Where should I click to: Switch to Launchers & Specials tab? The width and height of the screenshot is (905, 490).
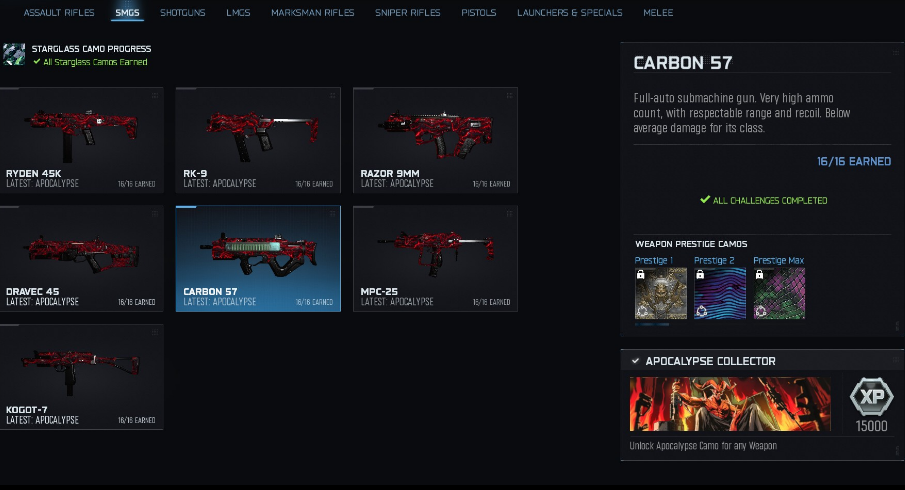point(569,13)
